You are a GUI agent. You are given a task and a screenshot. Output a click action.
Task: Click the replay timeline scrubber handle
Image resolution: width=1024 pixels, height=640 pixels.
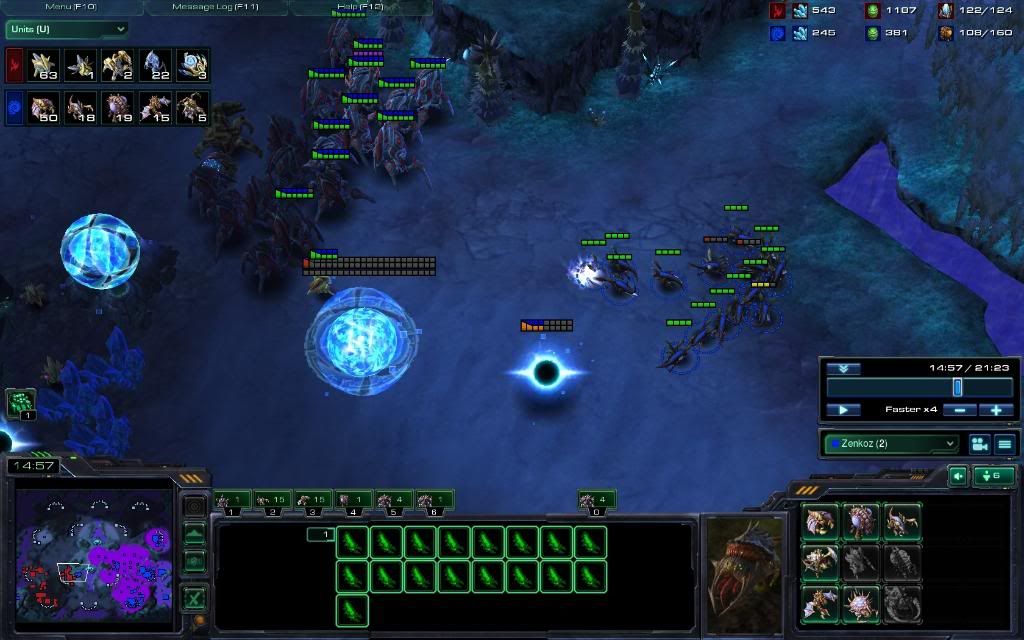957,387
